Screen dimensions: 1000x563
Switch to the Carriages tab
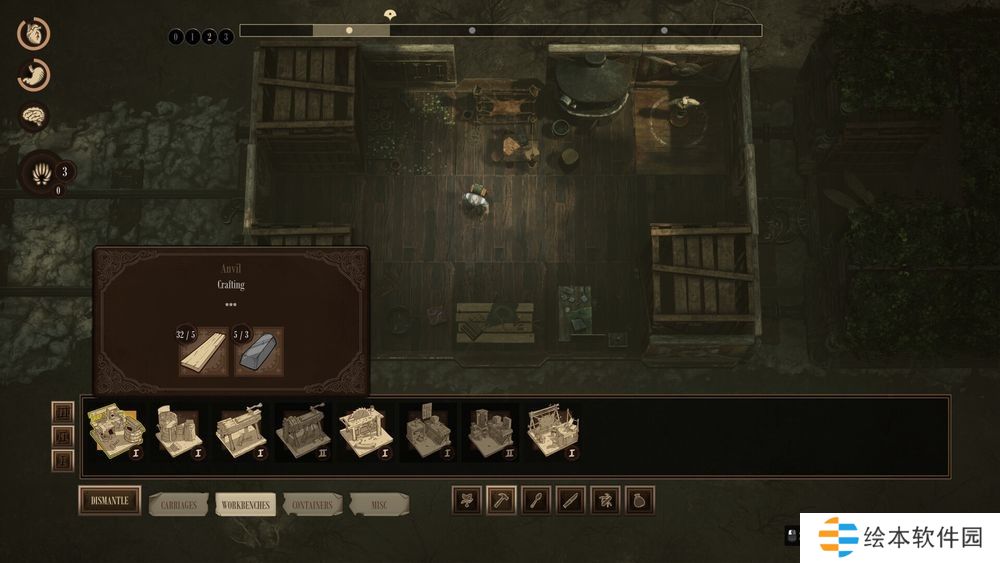[179, 503]
